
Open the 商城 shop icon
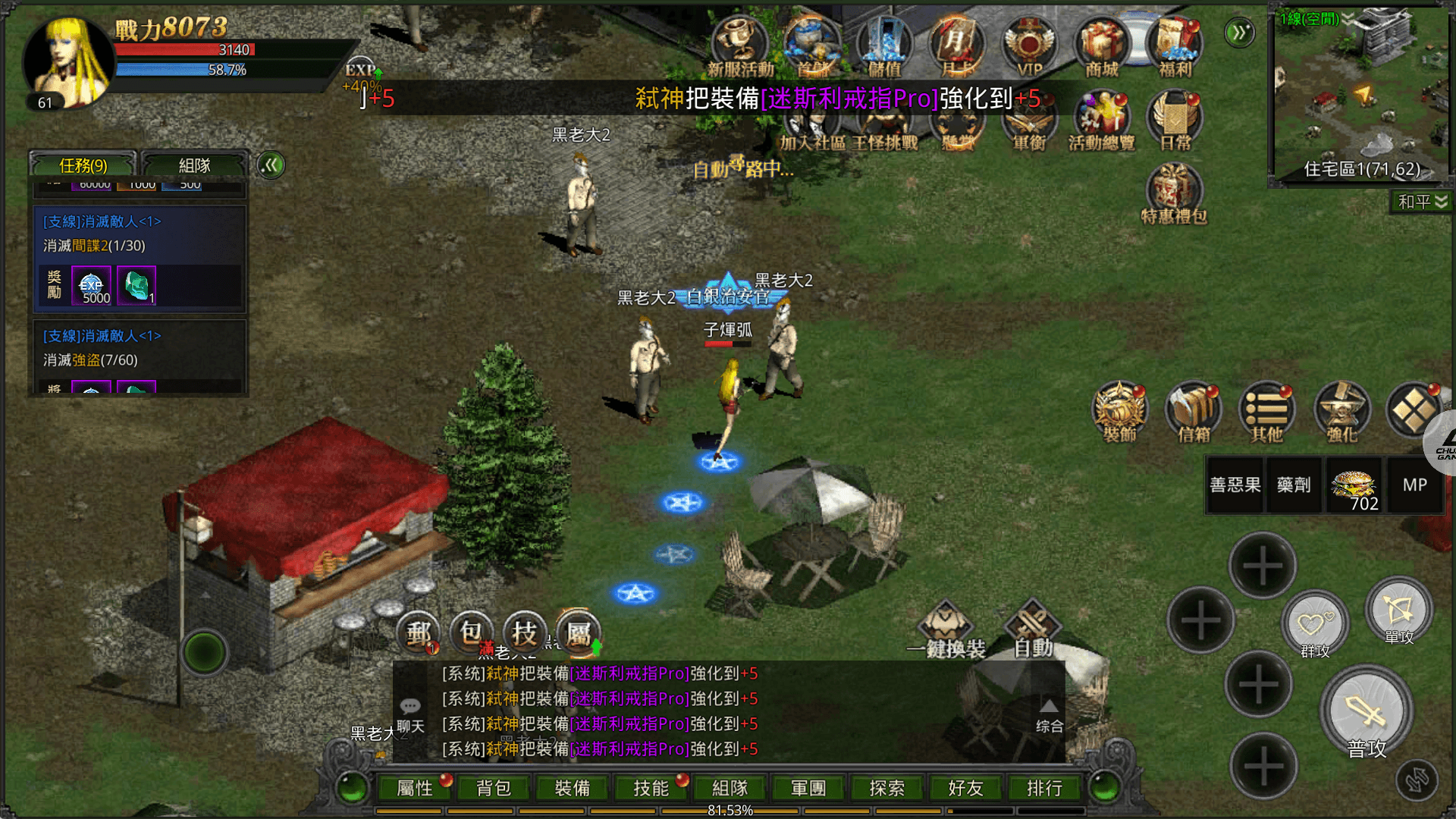click(1102, 47)
